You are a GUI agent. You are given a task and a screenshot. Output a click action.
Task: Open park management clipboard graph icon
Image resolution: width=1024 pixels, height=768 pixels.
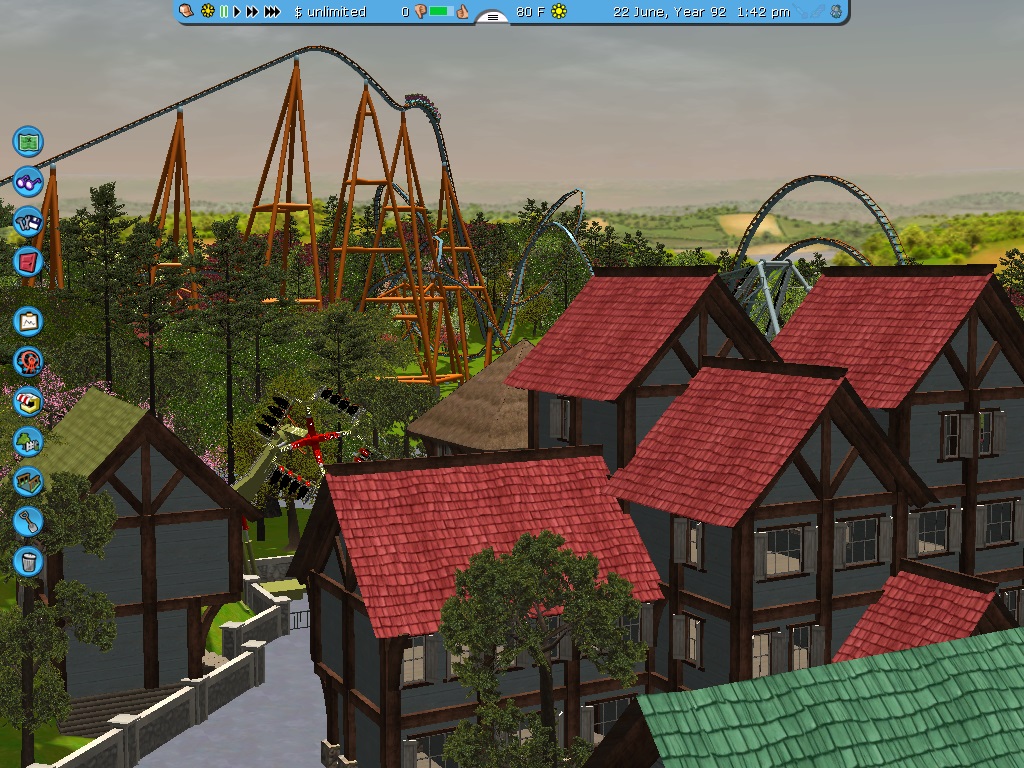28,321
